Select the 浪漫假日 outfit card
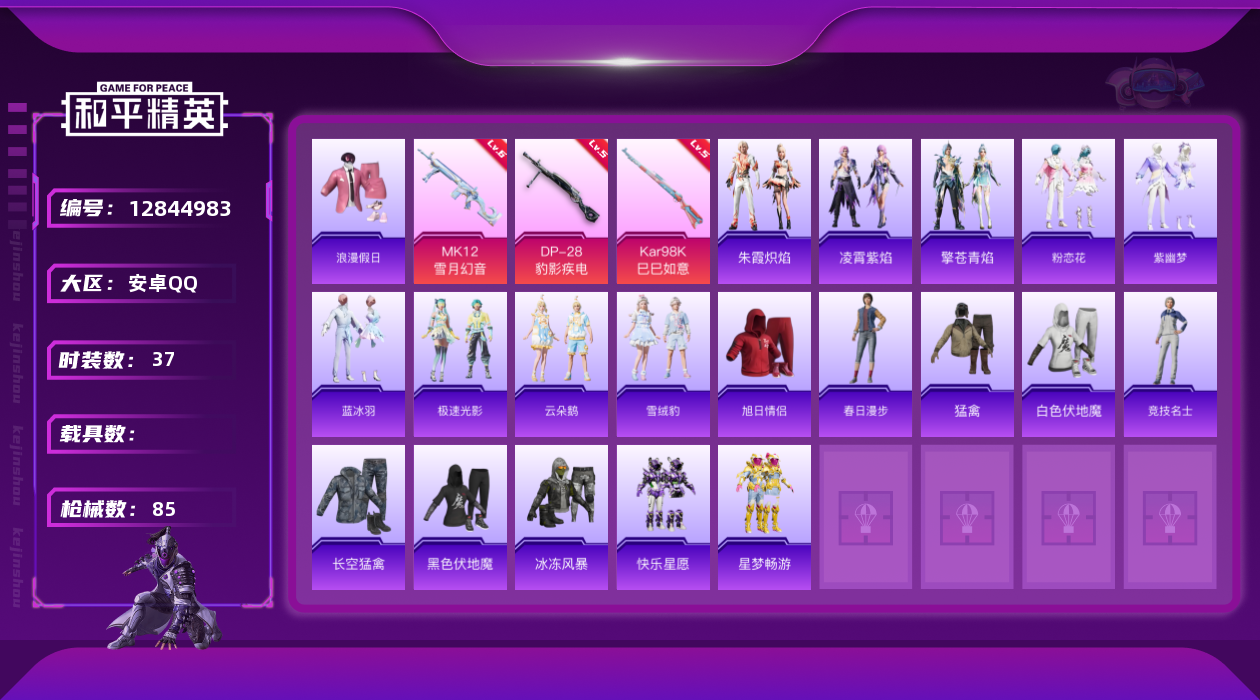 pos(358,210)
